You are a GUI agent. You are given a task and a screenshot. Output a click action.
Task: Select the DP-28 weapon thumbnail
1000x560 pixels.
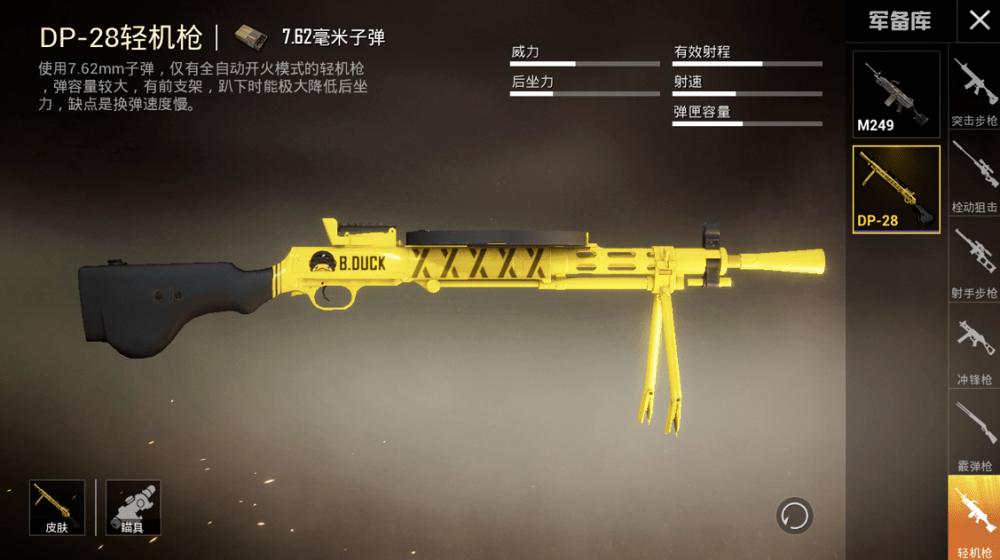pos(896,189)
